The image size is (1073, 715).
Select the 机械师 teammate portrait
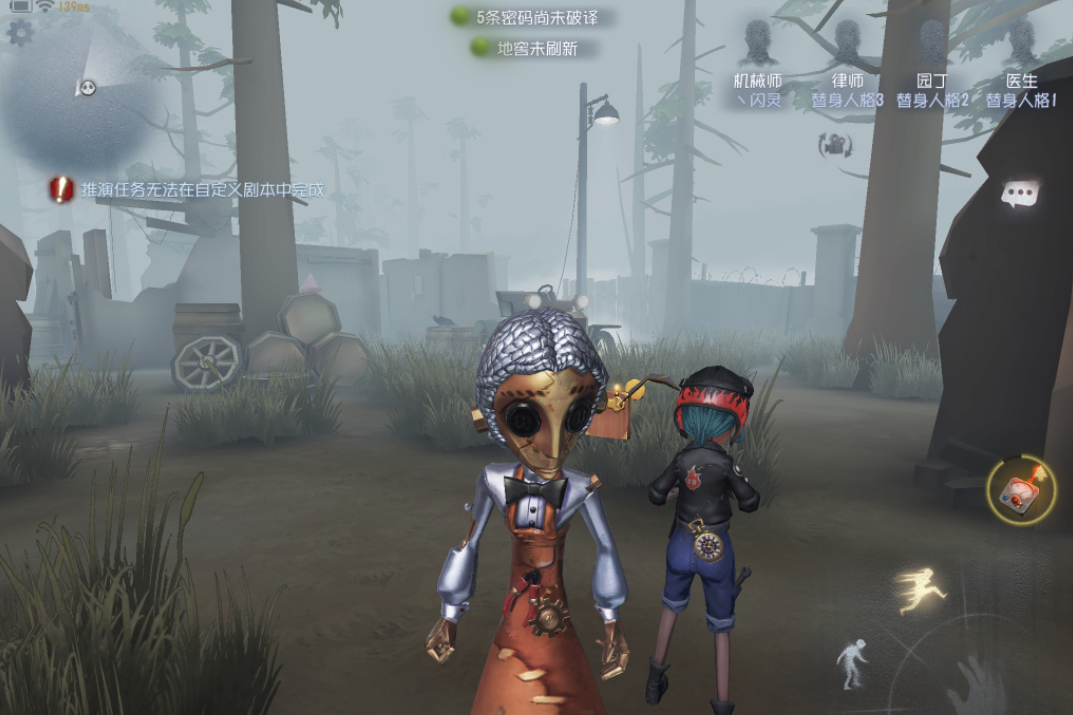(759, 45)
